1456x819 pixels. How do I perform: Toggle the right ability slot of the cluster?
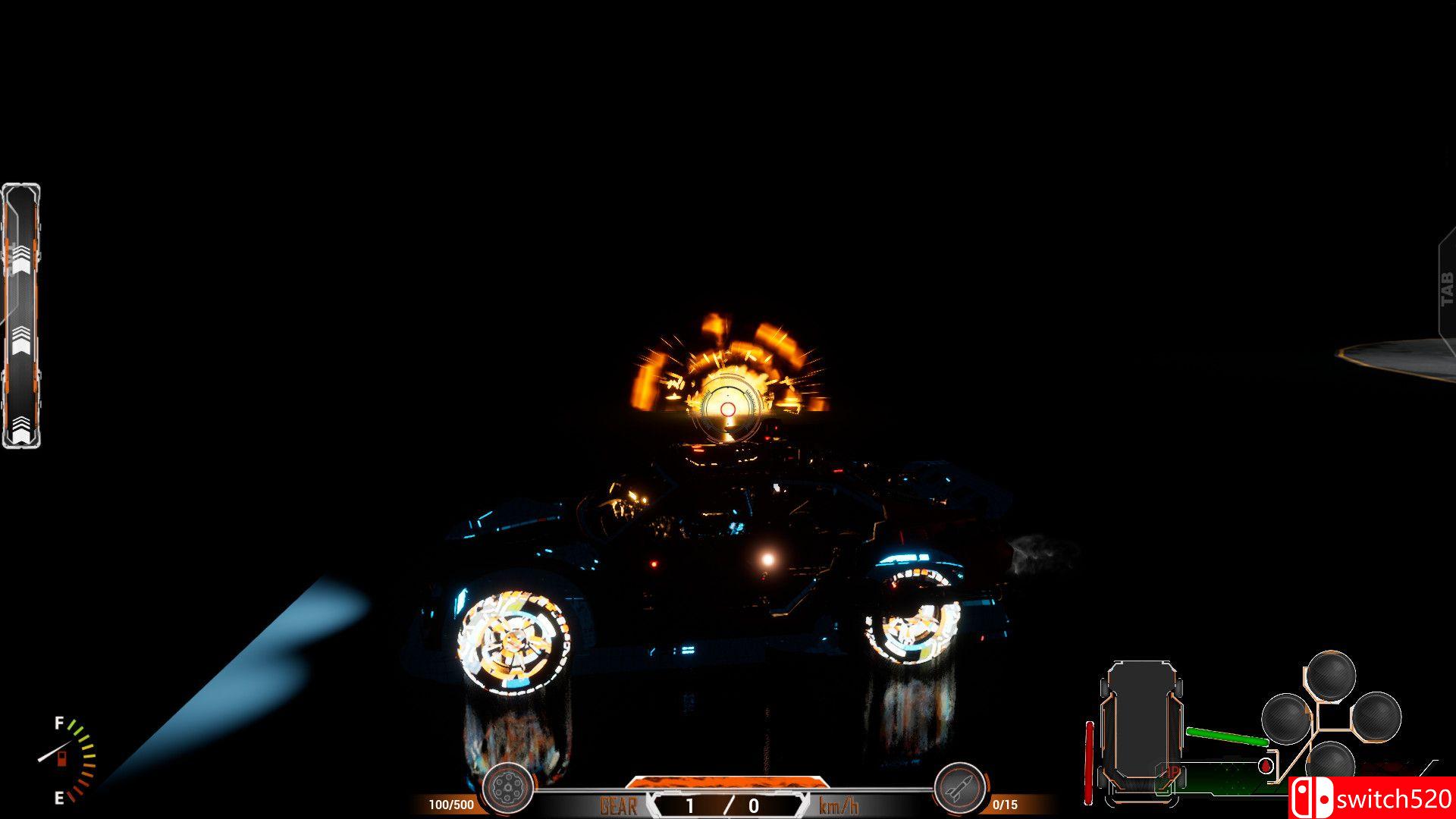(1376, 717)
